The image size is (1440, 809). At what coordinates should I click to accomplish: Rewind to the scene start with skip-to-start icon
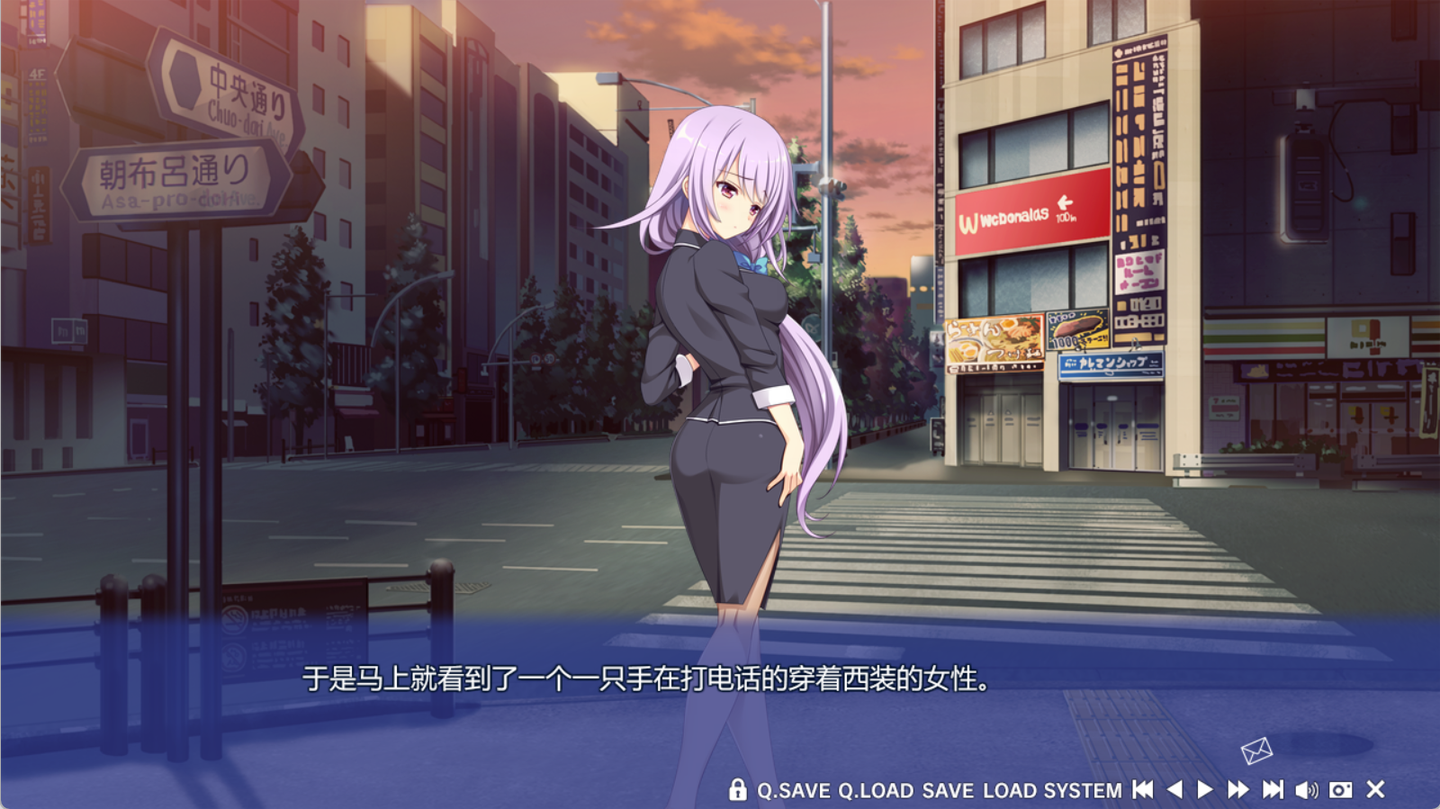point(1143,790)
